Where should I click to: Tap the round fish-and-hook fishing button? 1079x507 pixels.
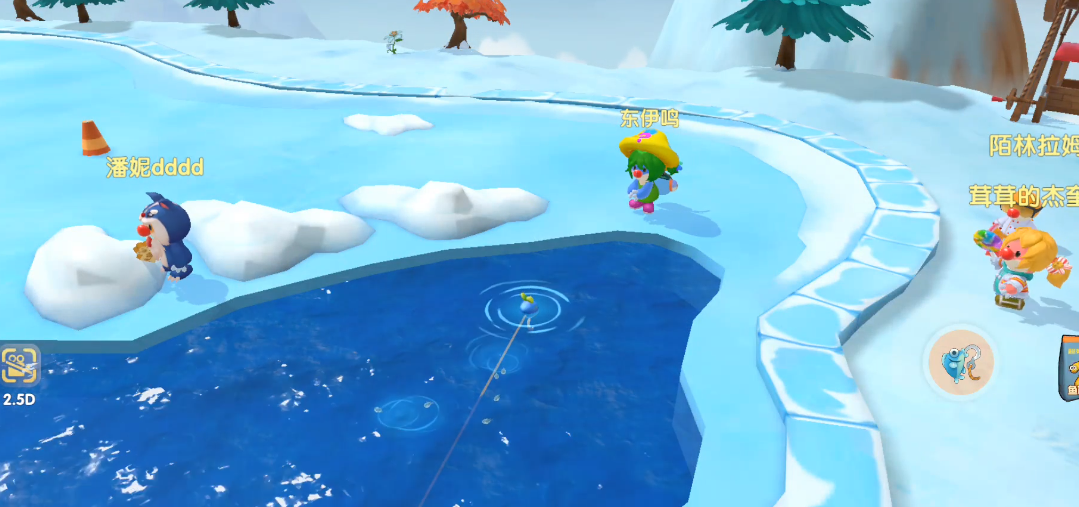[x=961, y=362]
